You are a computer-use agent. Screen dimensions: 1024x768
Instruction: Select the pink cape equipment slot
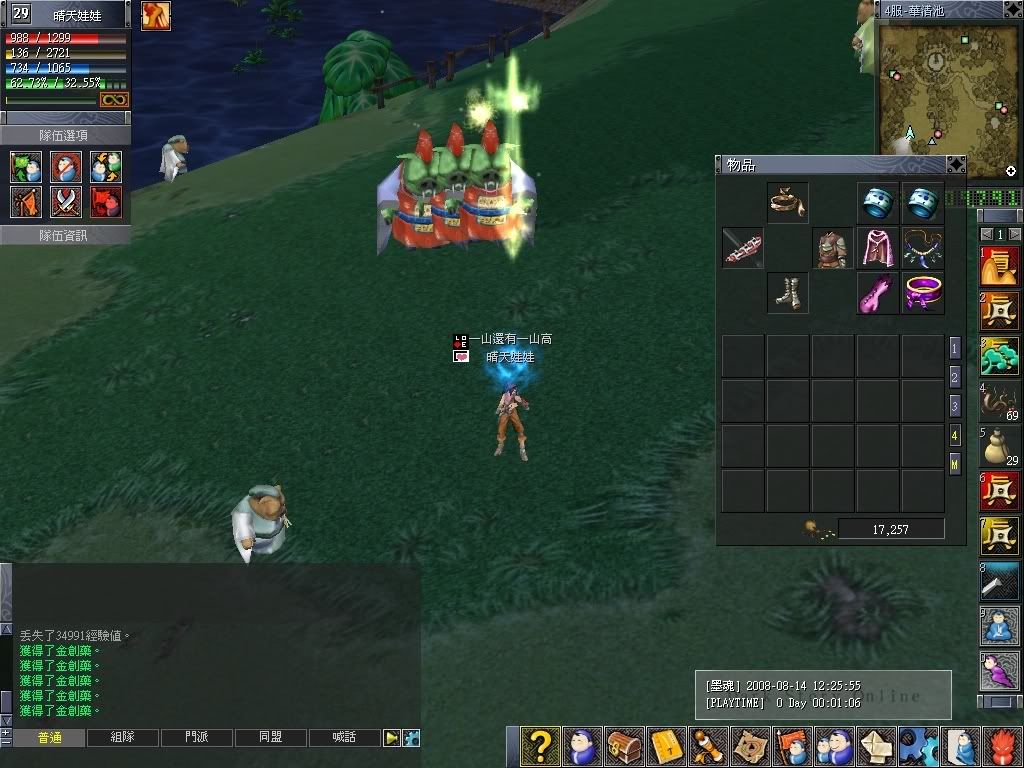click(878, 248)
